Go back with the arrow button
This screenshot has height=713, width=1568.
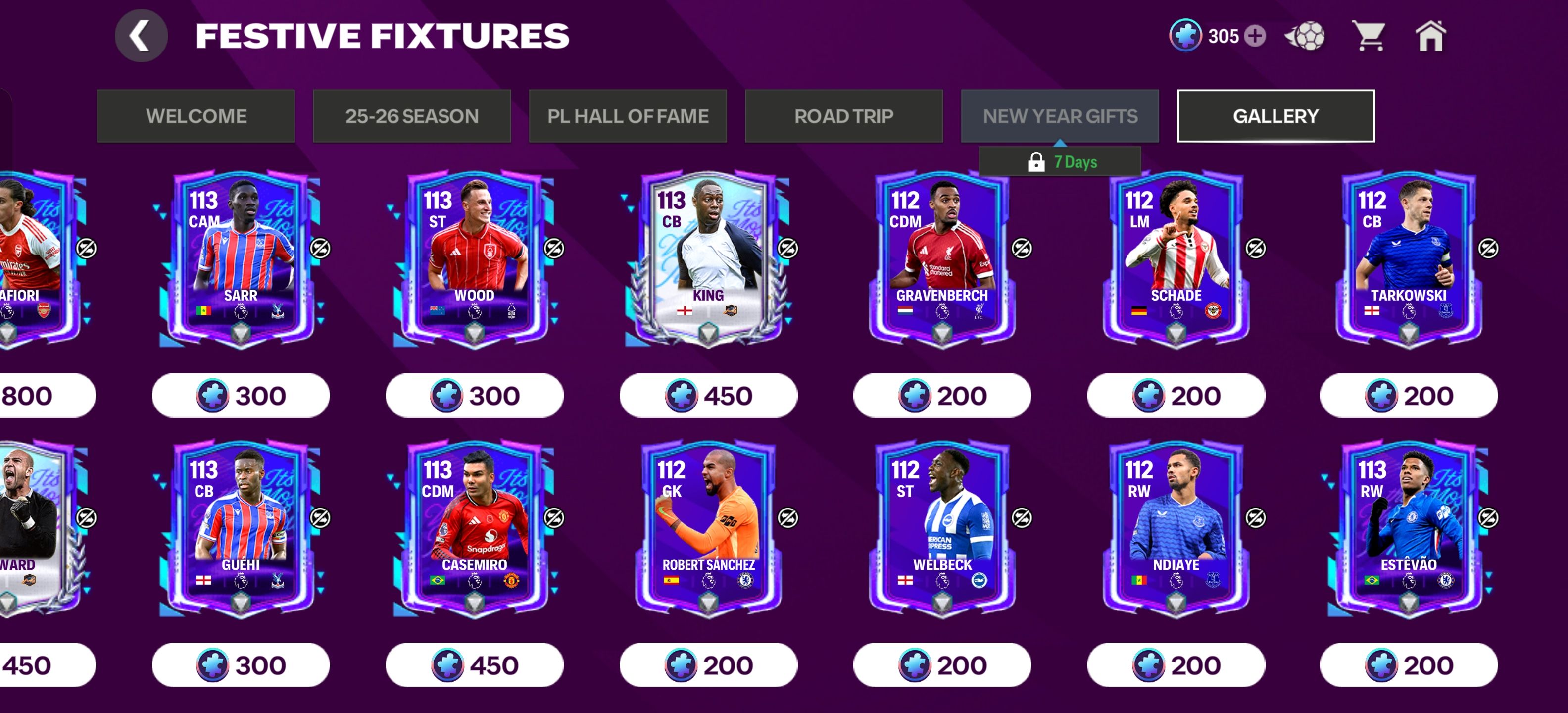click(141, 36)
